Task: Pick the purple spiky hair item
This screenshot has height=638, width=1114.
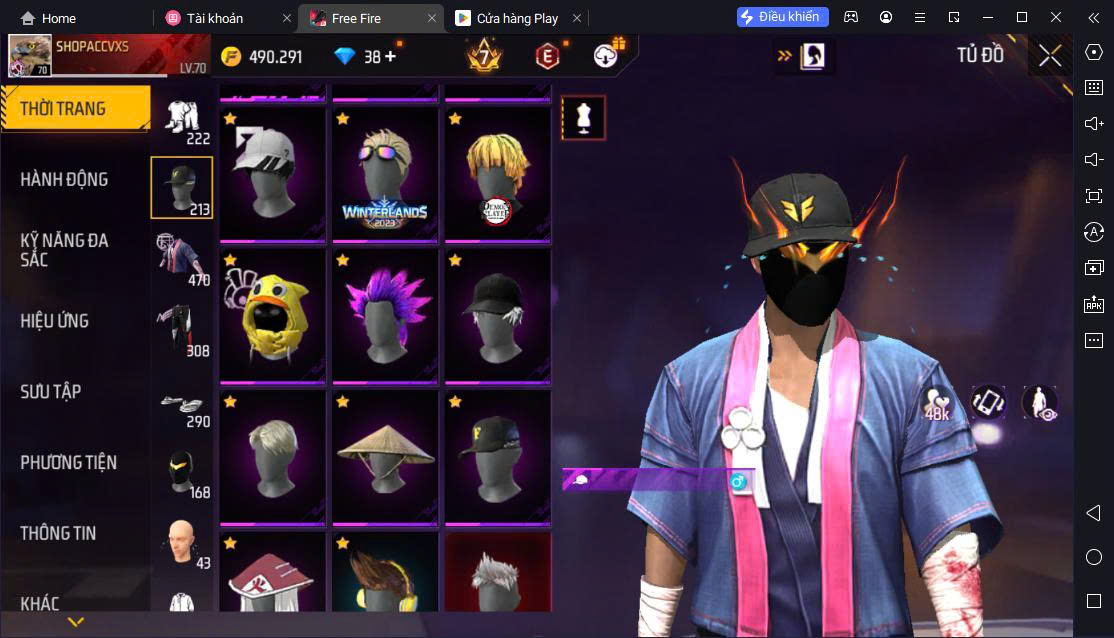Action: (x=385, y=315)
